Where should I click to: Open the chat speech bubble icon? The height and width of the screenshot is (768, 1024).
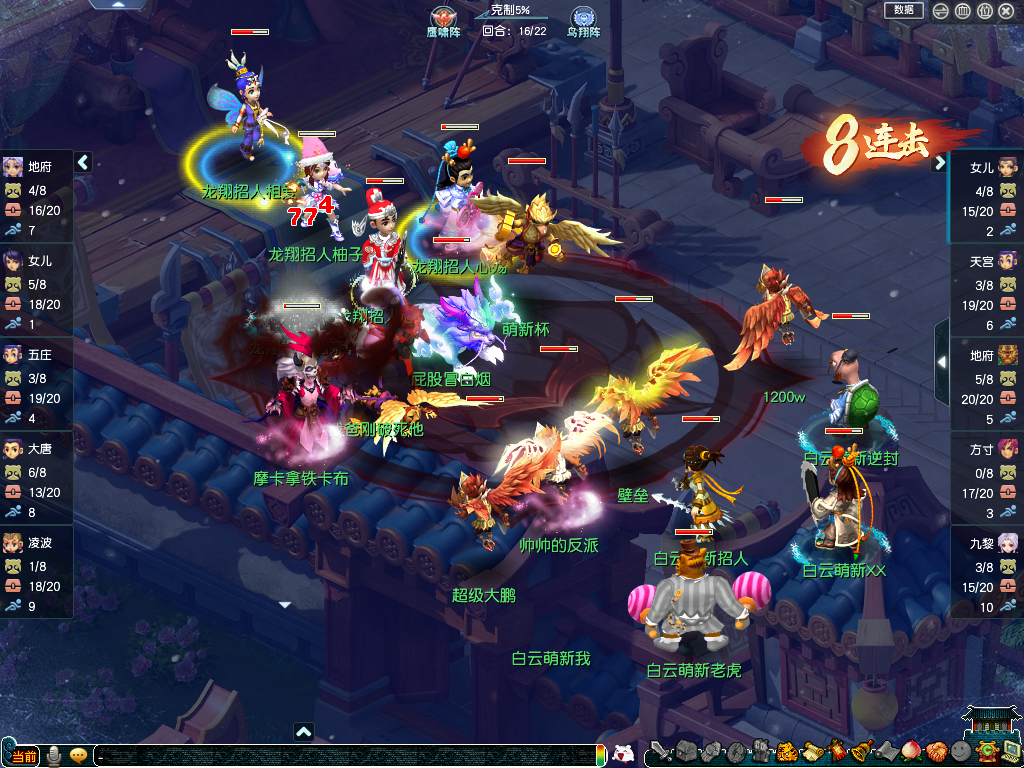[78, 755]
